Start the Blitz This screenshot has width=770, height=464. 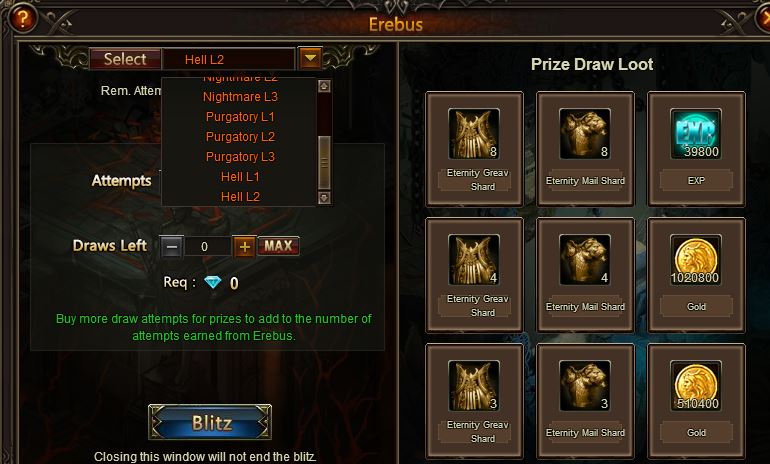211,422
